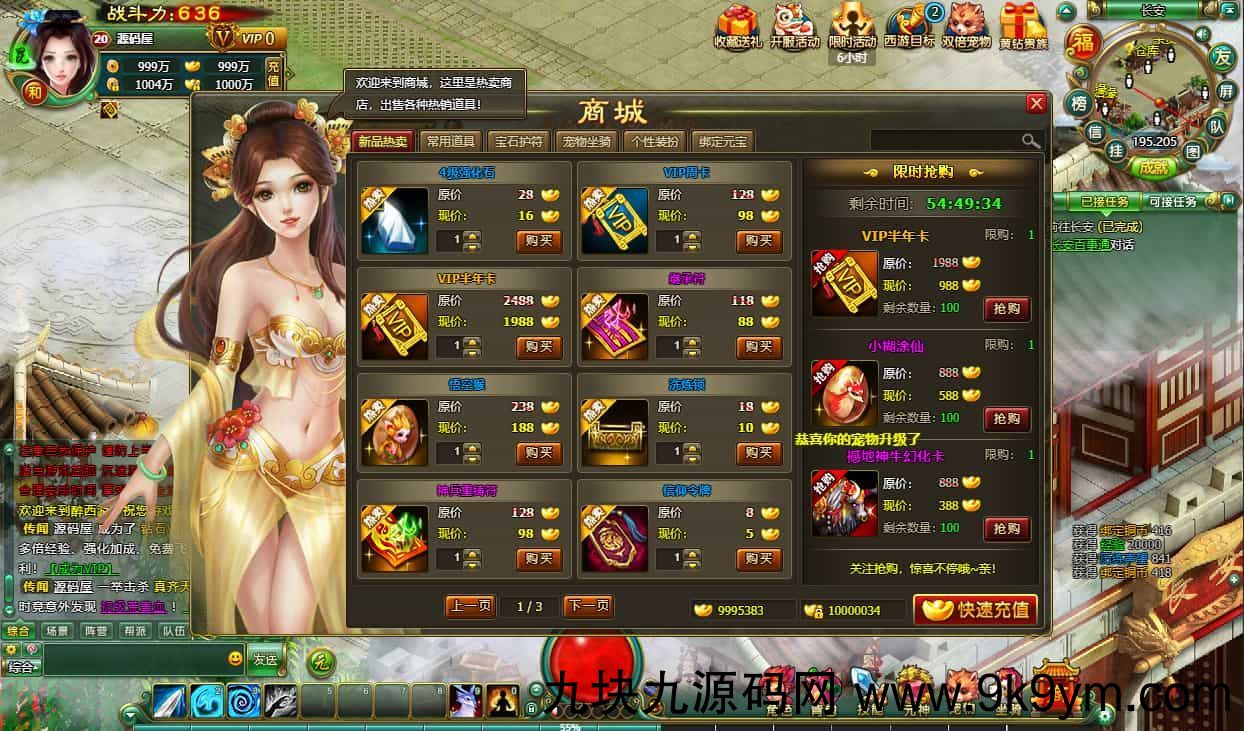Switch to the 绑定元宝 tab
The height and width of the screenshot is (731, 1244).
(723, 141)
